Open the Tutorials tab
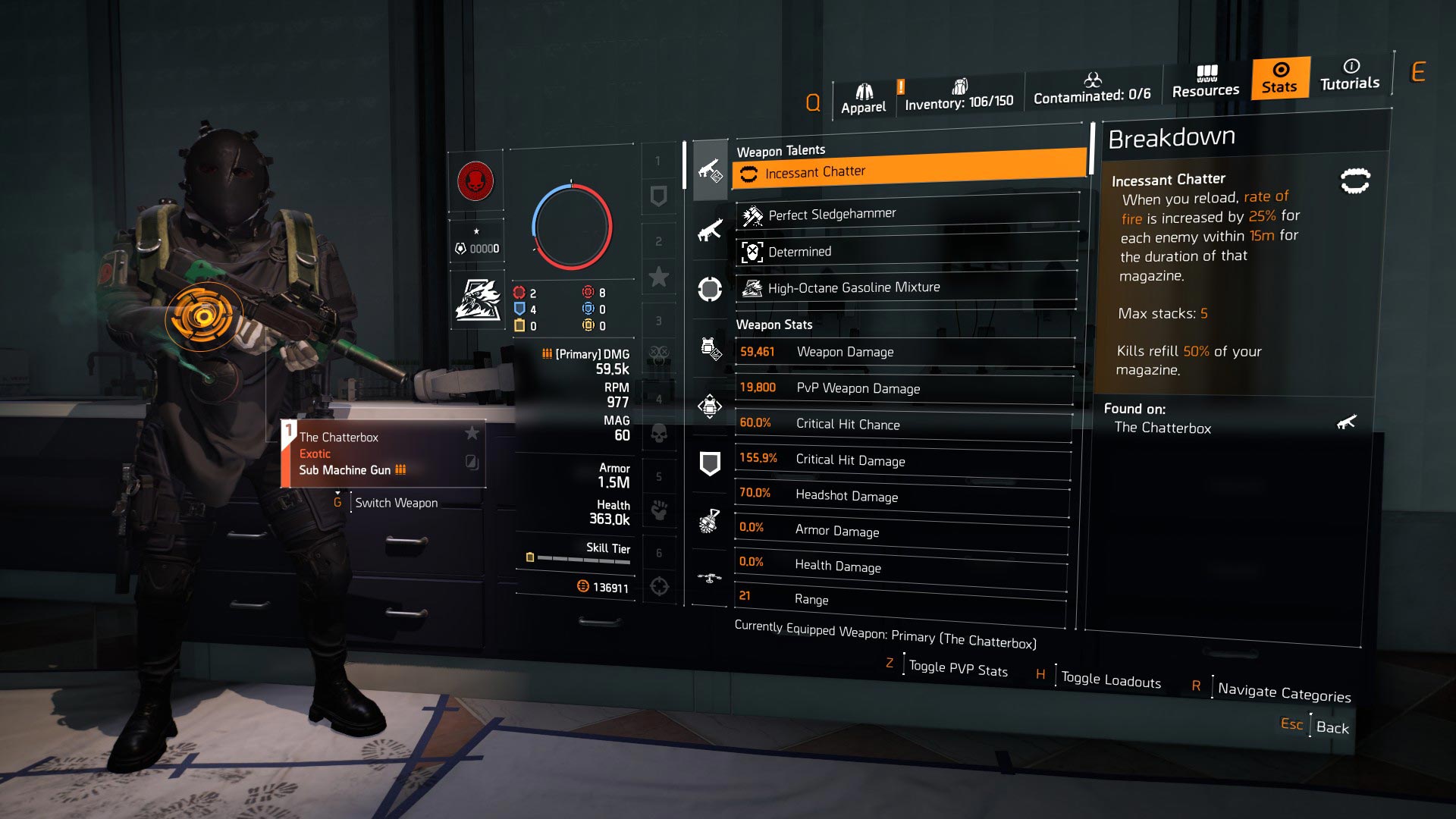The width and height of the screenshot is (1456, 819). (x=1351, y=76)
